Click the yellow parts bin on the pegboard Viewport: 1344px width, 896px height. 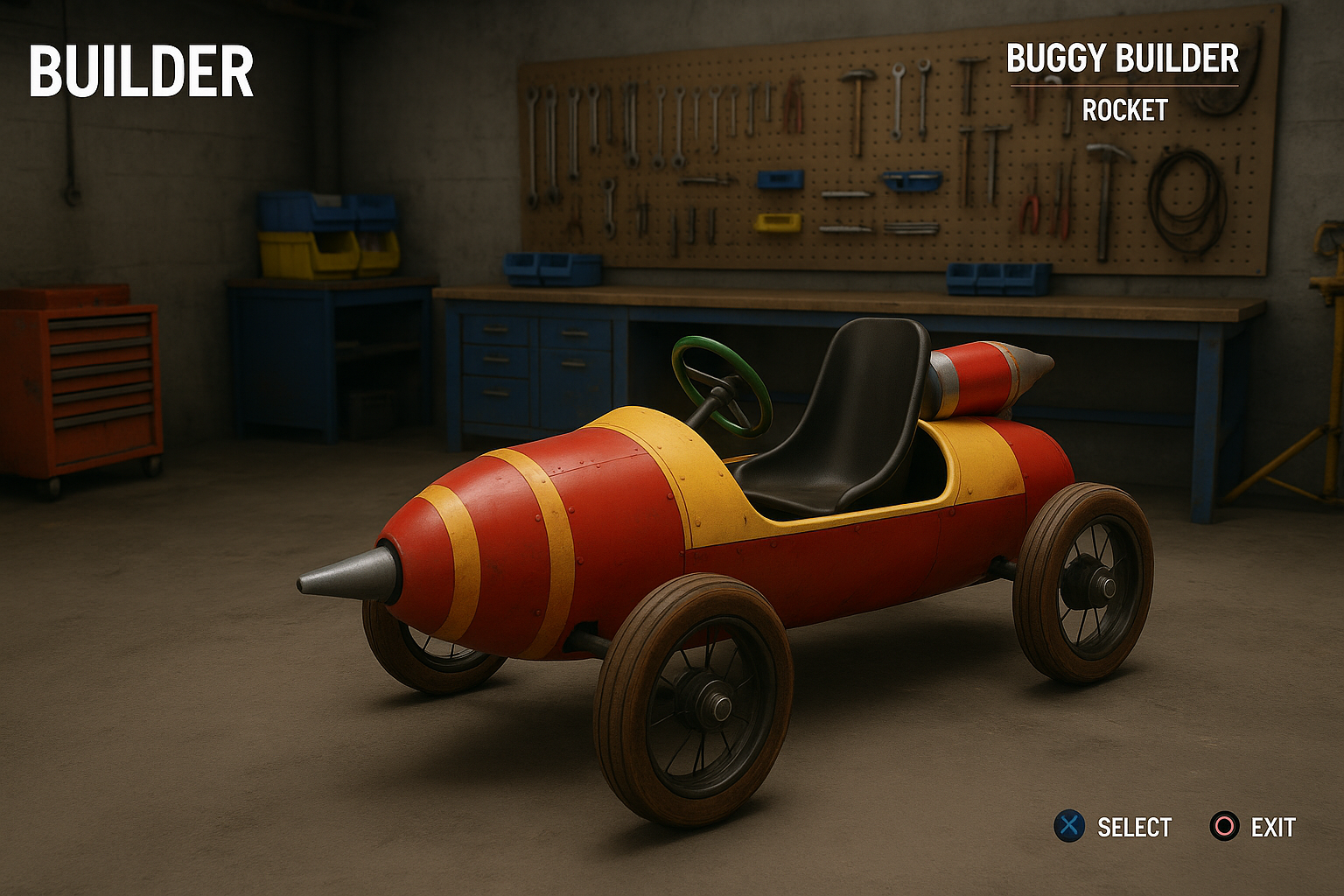click(x=777, y=225)
